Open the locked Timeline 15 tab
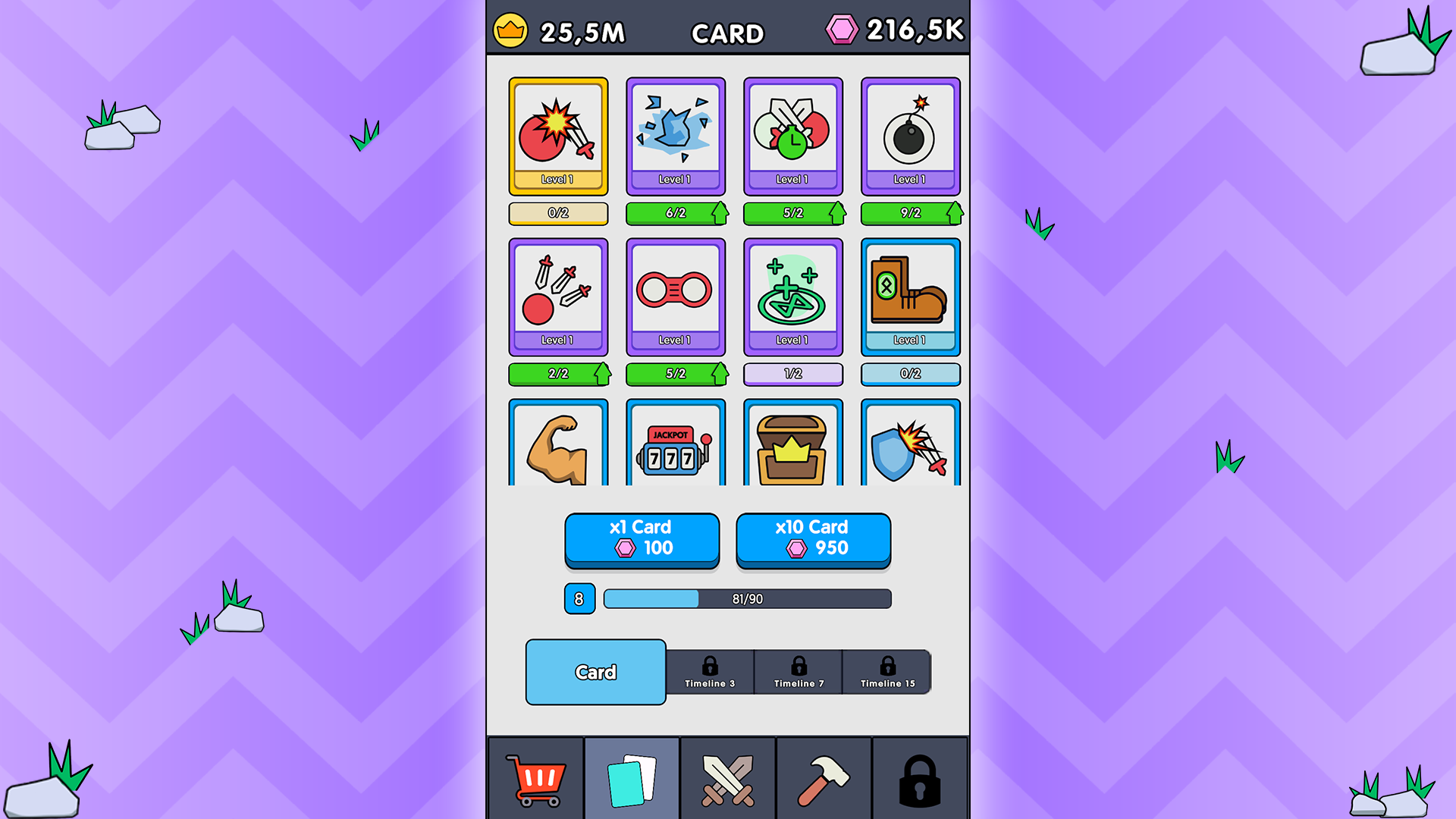The image size is (1456, 819). [887, 672]
